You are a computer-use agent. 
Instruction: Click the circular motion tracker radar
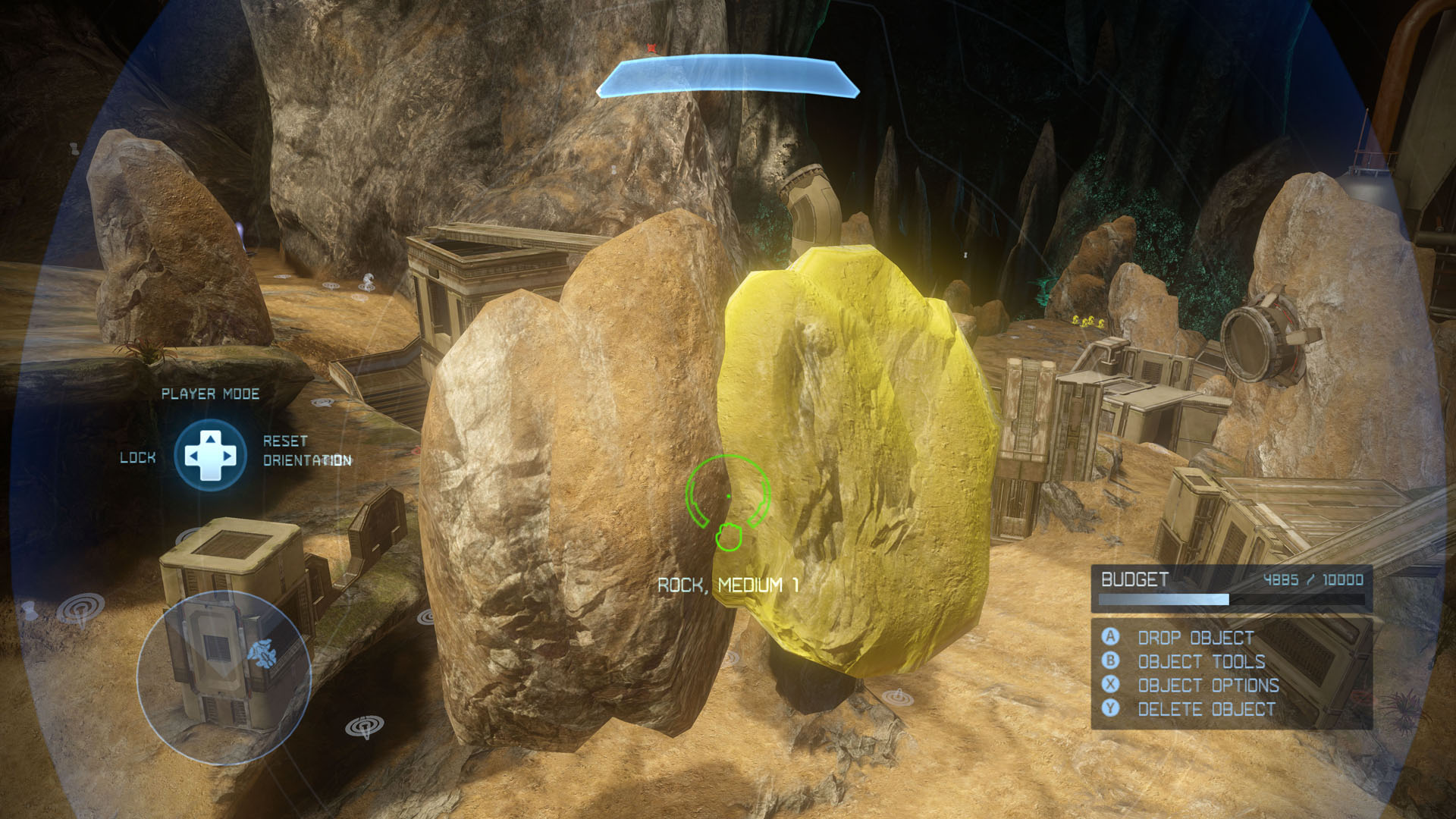tap(224, 677)
